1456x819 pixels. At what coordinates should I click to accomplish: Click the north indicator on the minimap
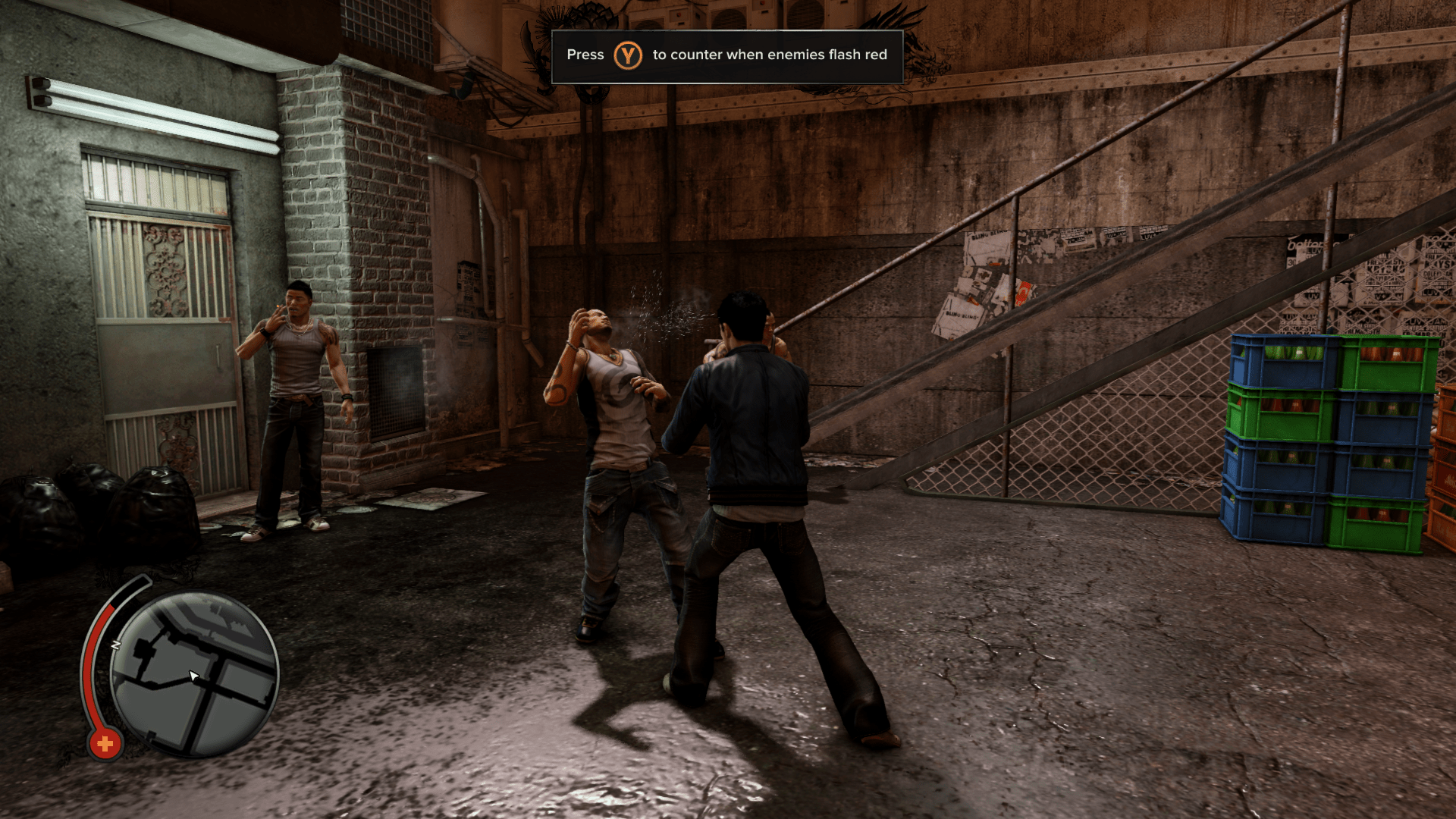click(x=115, y=643)
